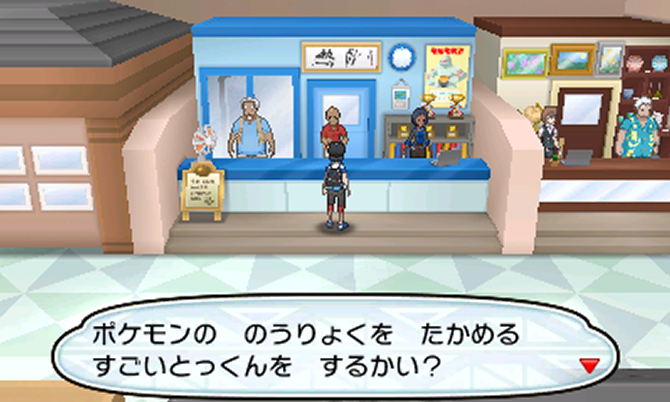670x402 pixels.
Task: Advance dialogue with the red arrow indicator
Action: coord(590,366)
